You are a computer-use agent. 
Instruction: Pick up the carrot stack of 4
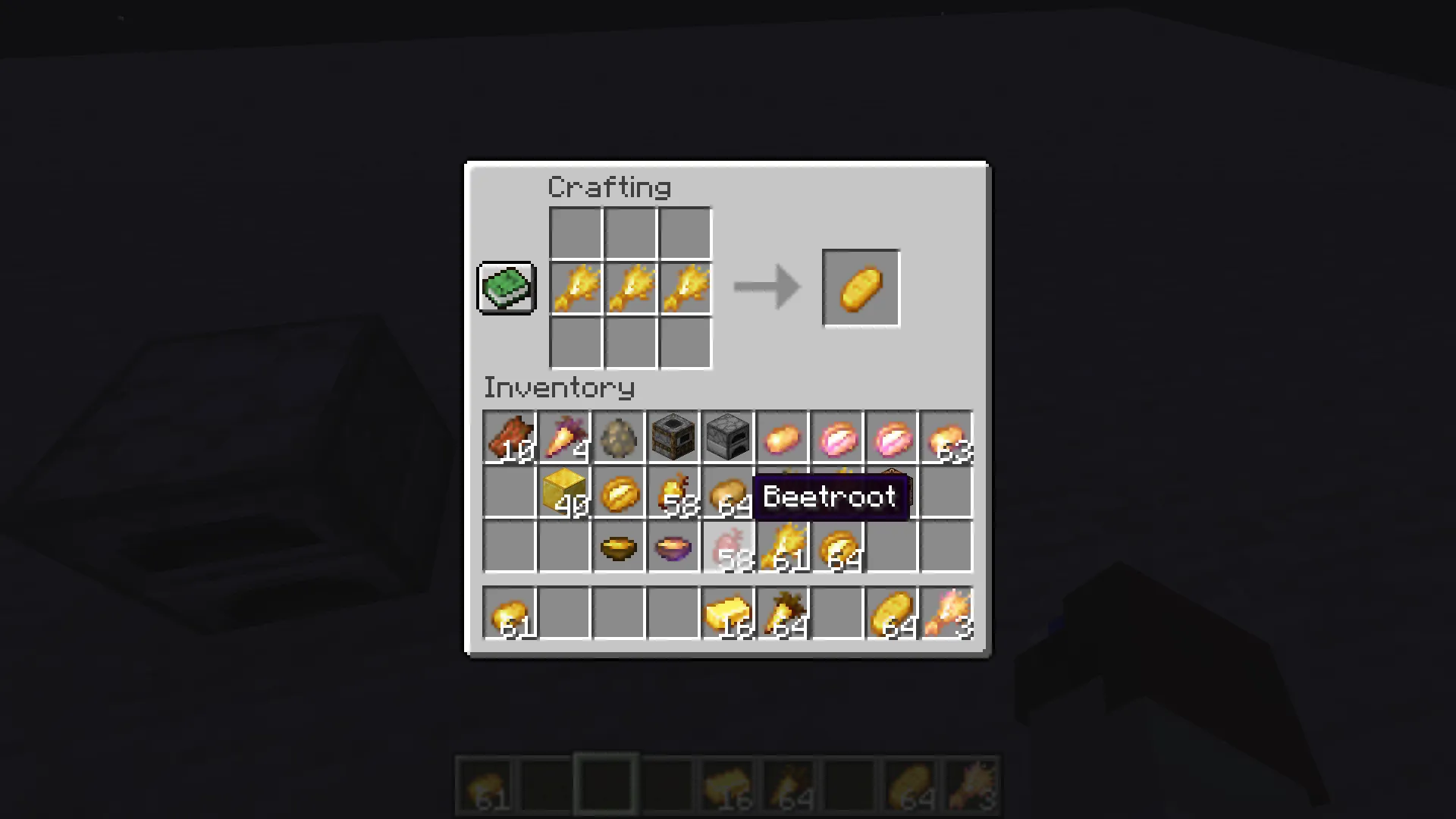pyautogui.click(x=564, y=436)
